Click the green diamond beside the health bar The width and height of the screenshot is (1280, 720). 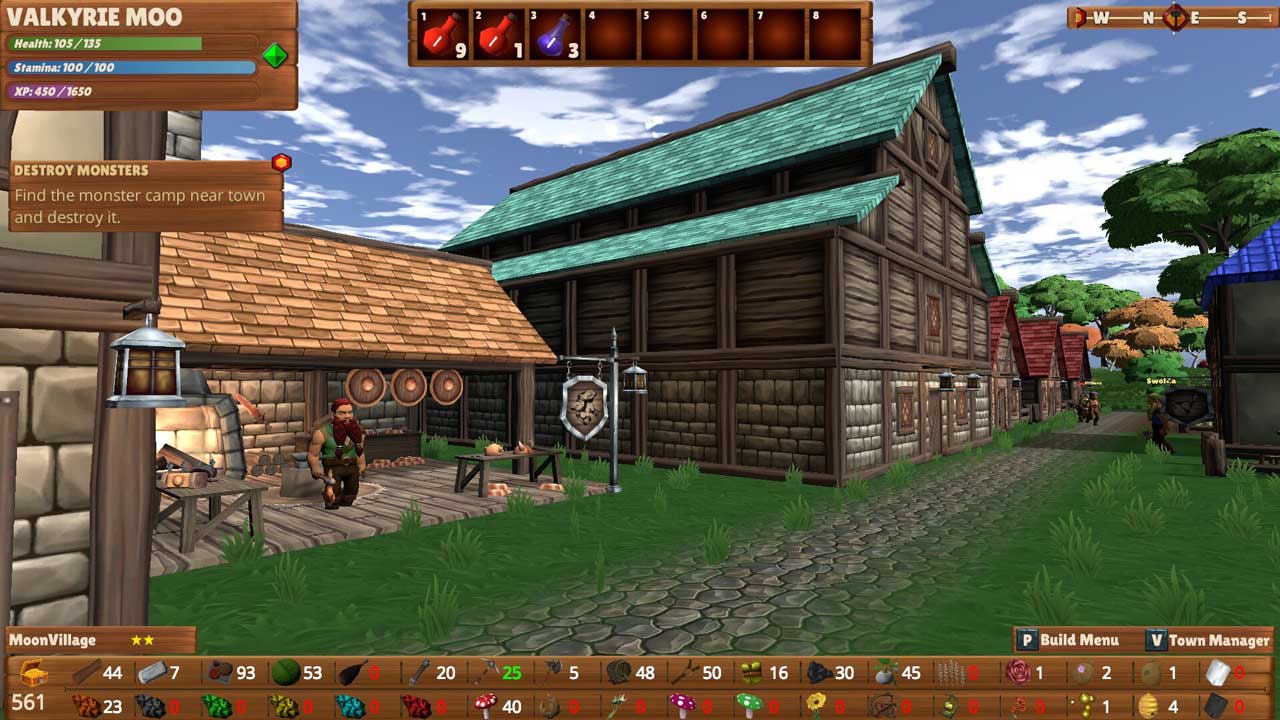coord(275,56)
